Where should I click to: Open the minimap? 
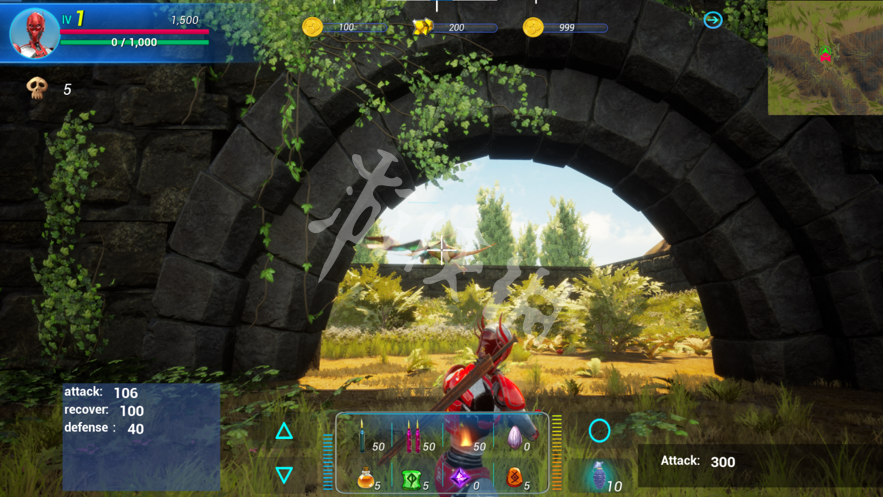tap(824, 57)
